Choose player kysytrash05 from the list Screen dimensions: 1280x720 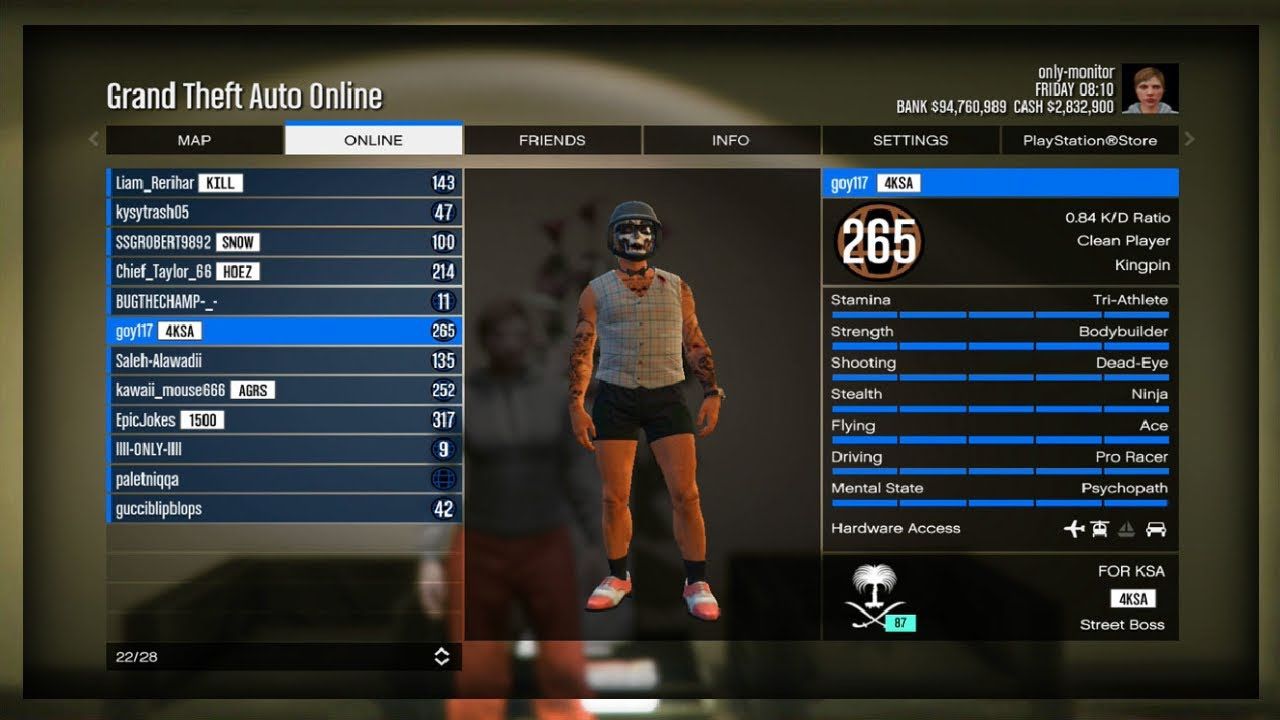click(x=284, y=212)
